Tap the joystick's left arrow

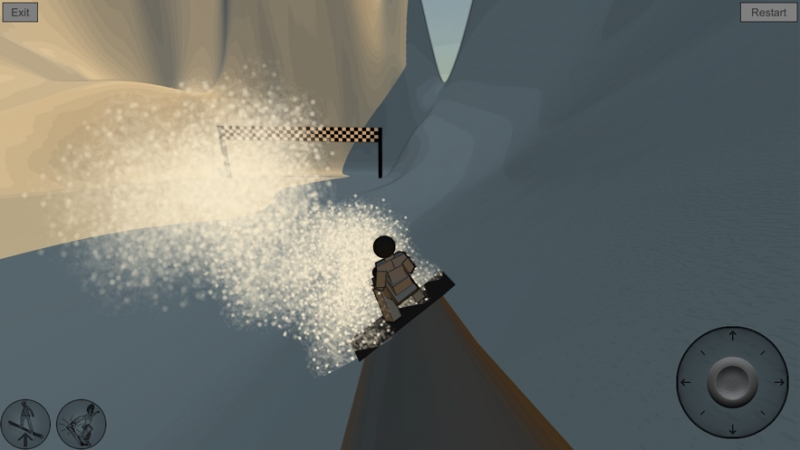pos(685,381)
